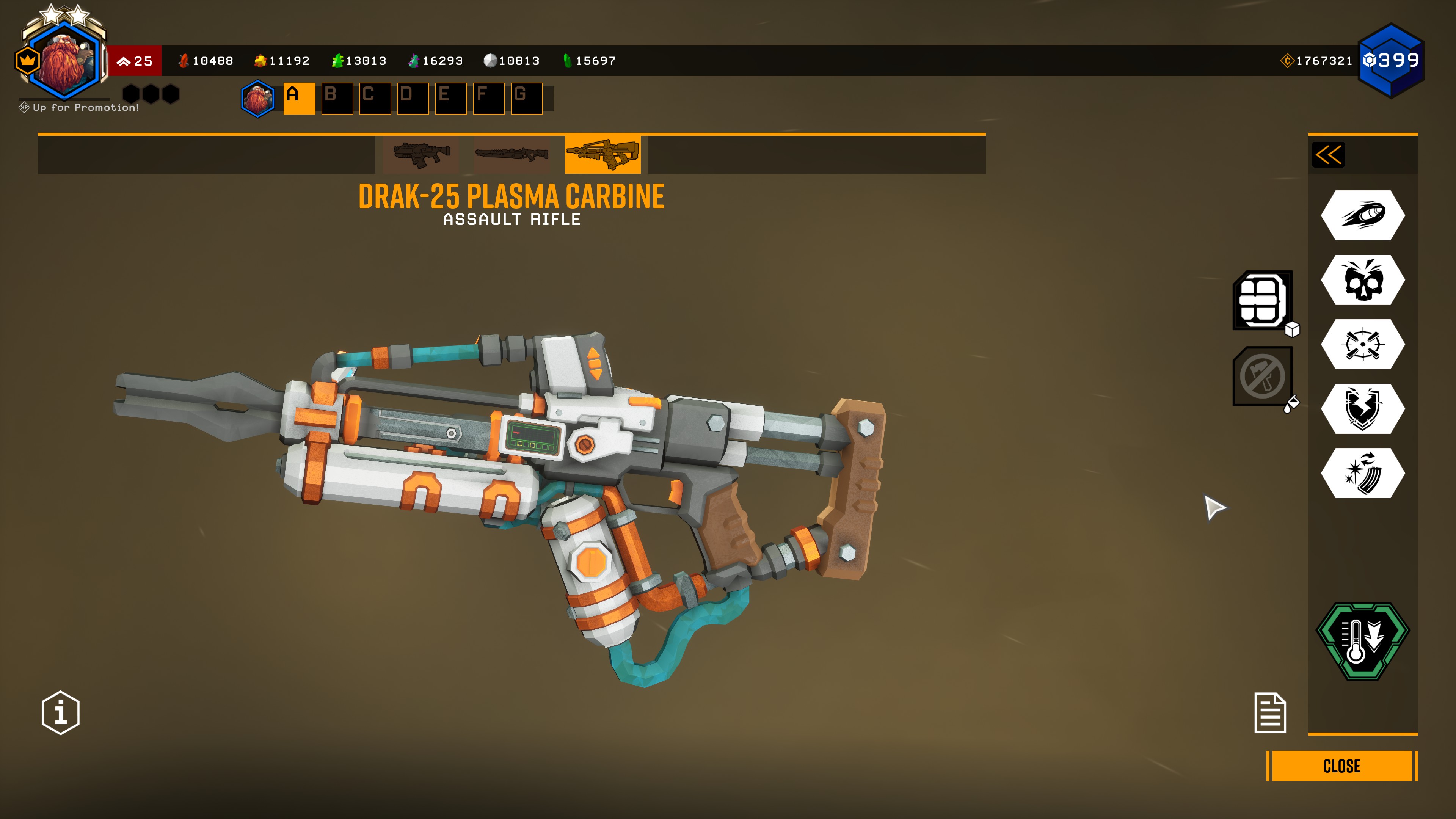
Task: Switch to loadout D
Action: pyautogui.click(x=413, y=98)
